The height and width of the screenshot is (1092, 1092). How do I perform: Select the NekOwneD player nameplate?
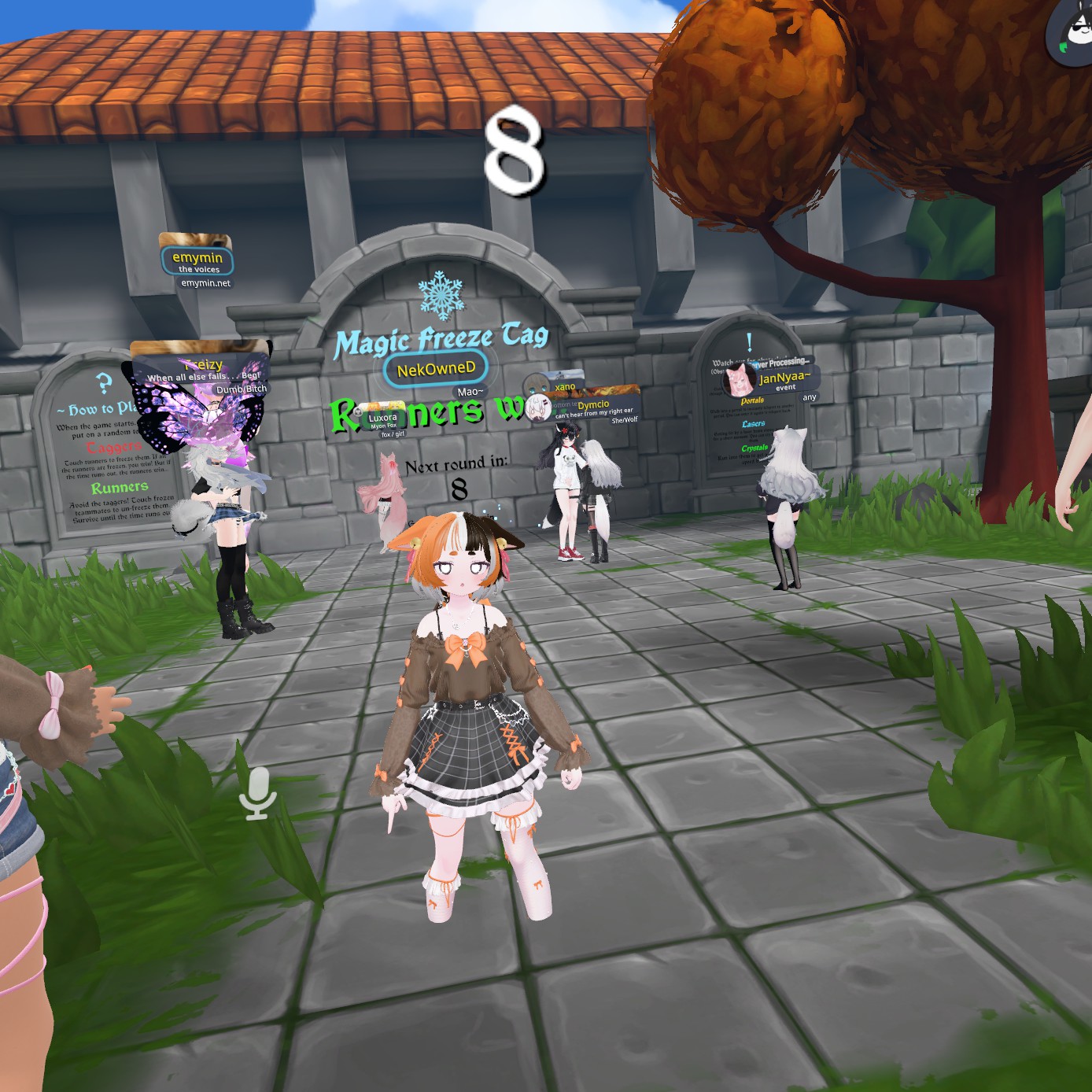[436, 369]
